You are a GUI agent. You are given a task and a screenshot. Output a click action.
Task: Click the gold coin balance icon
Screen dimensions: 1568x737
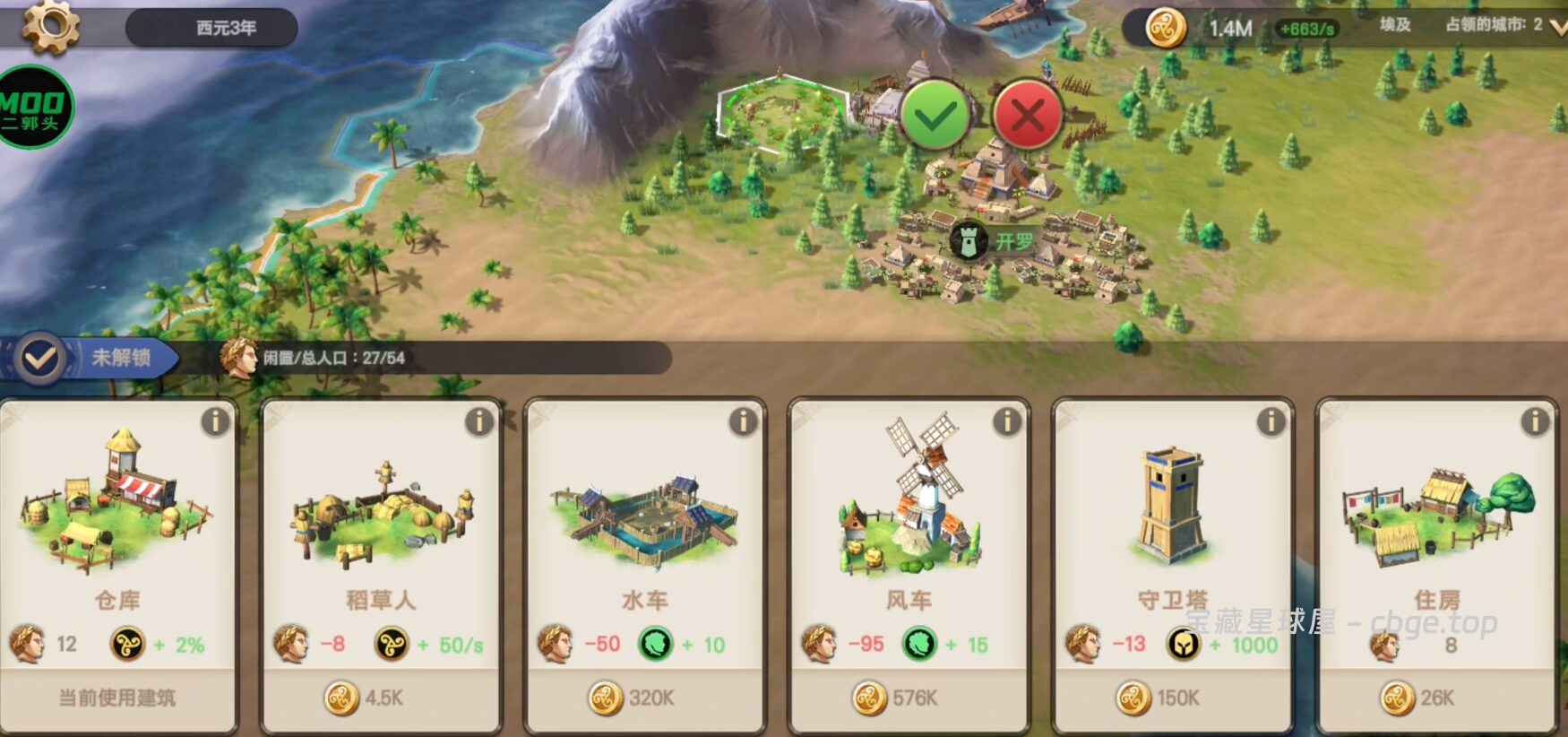[1166, 29]
